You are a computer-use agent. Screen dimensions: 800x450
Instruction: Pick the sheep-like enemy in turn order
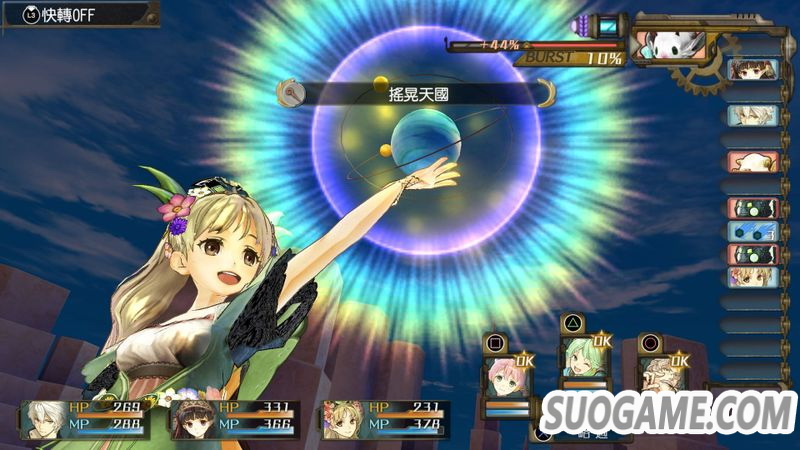[750, 162]
